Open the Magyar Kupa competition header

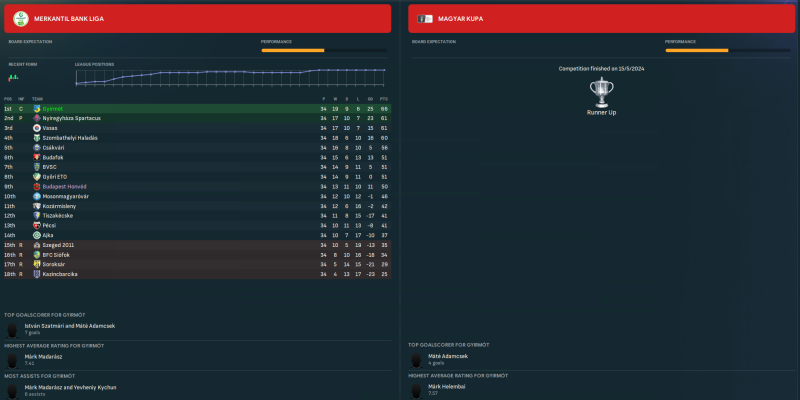(602, 18)
